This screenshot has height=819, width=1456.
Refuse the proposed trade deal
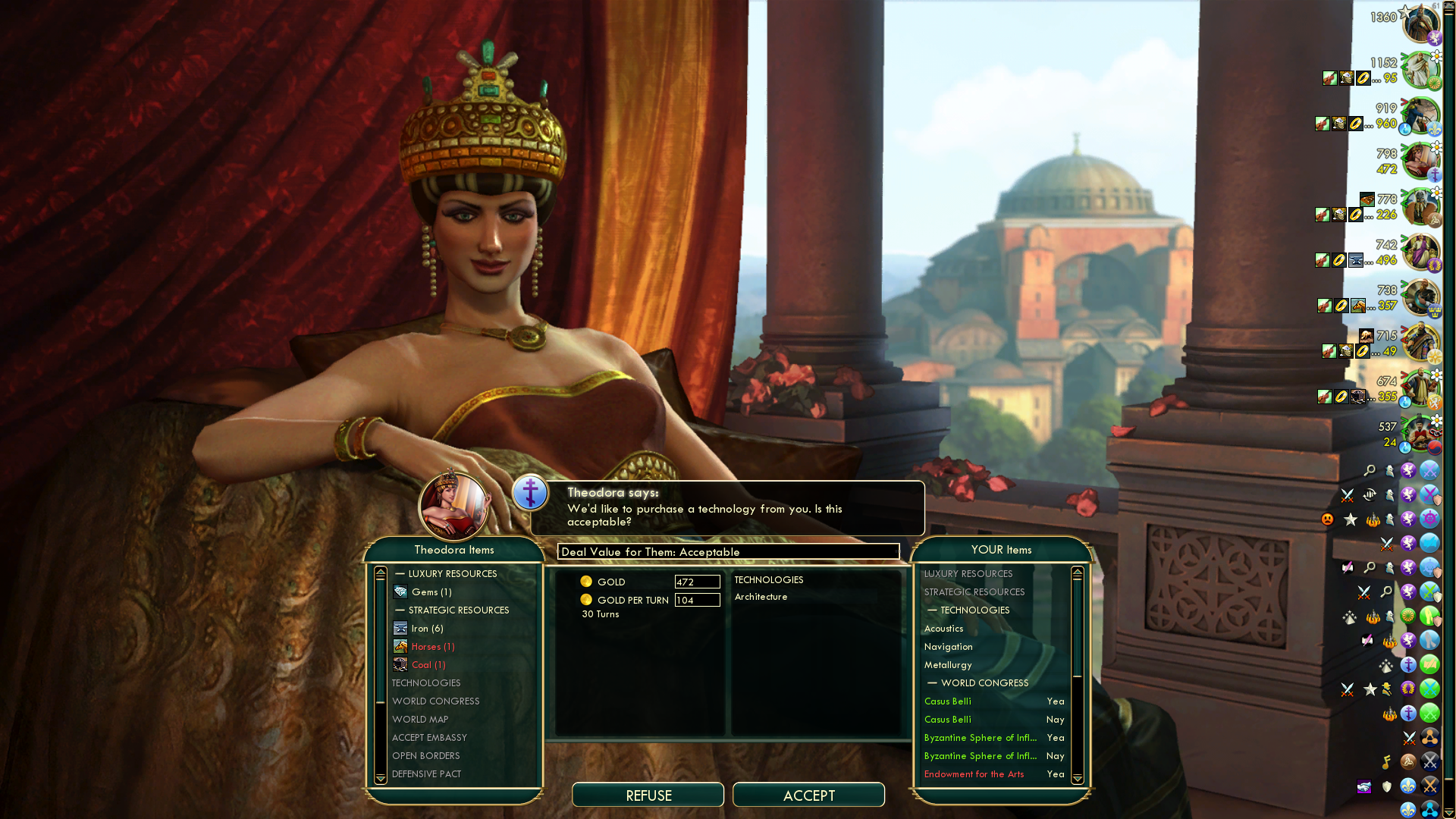pyautogui.click(x=648, y=795)
